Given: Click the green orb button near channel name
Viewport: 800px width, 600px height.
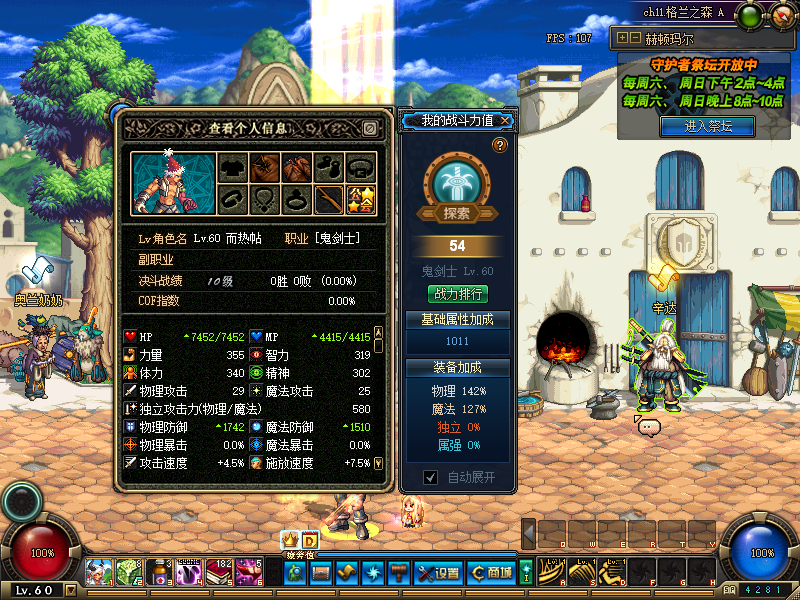Looking at the screenshot, I should point(751,14).
